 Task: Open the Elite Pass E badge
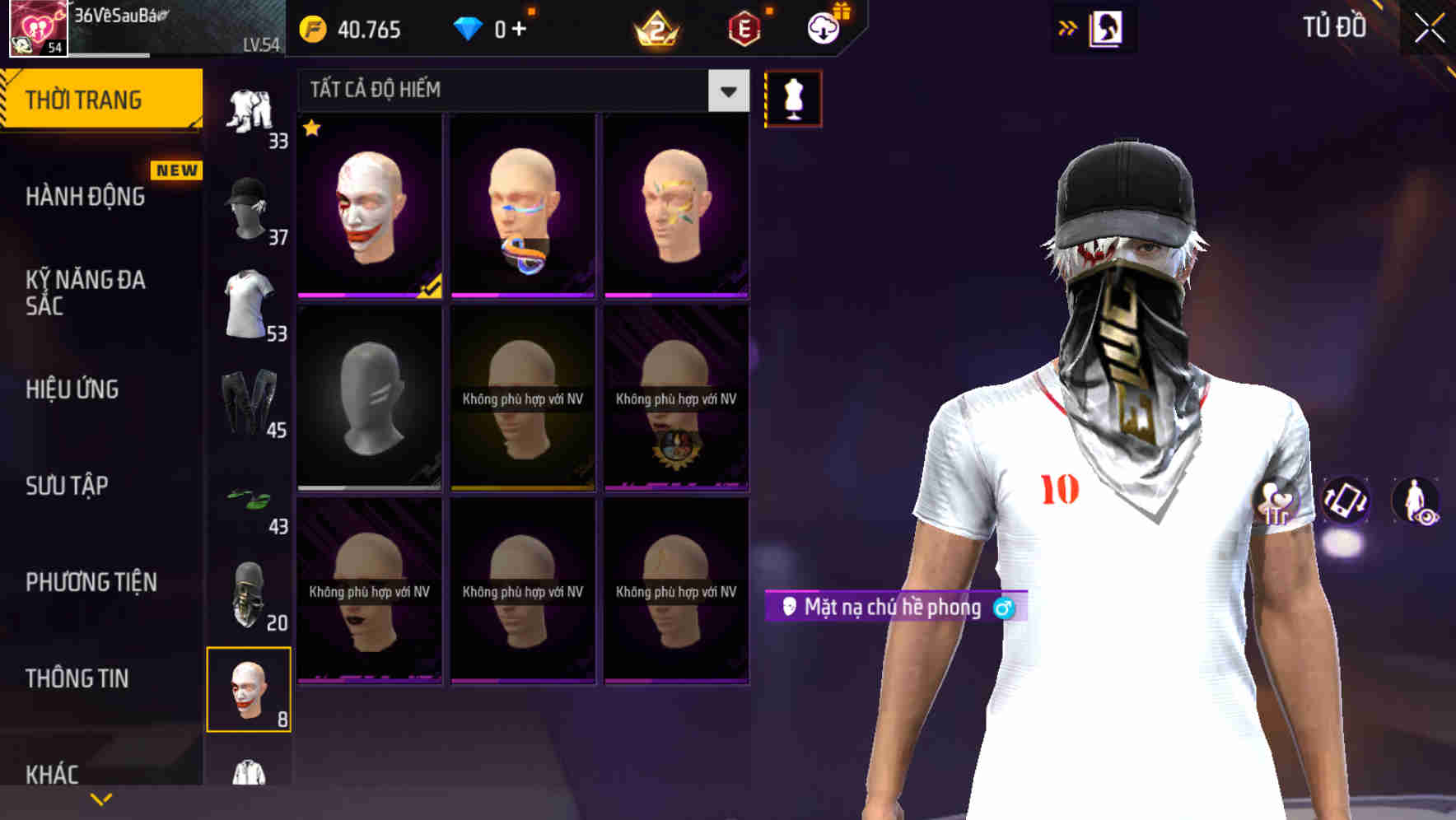[x=743, y=29]
